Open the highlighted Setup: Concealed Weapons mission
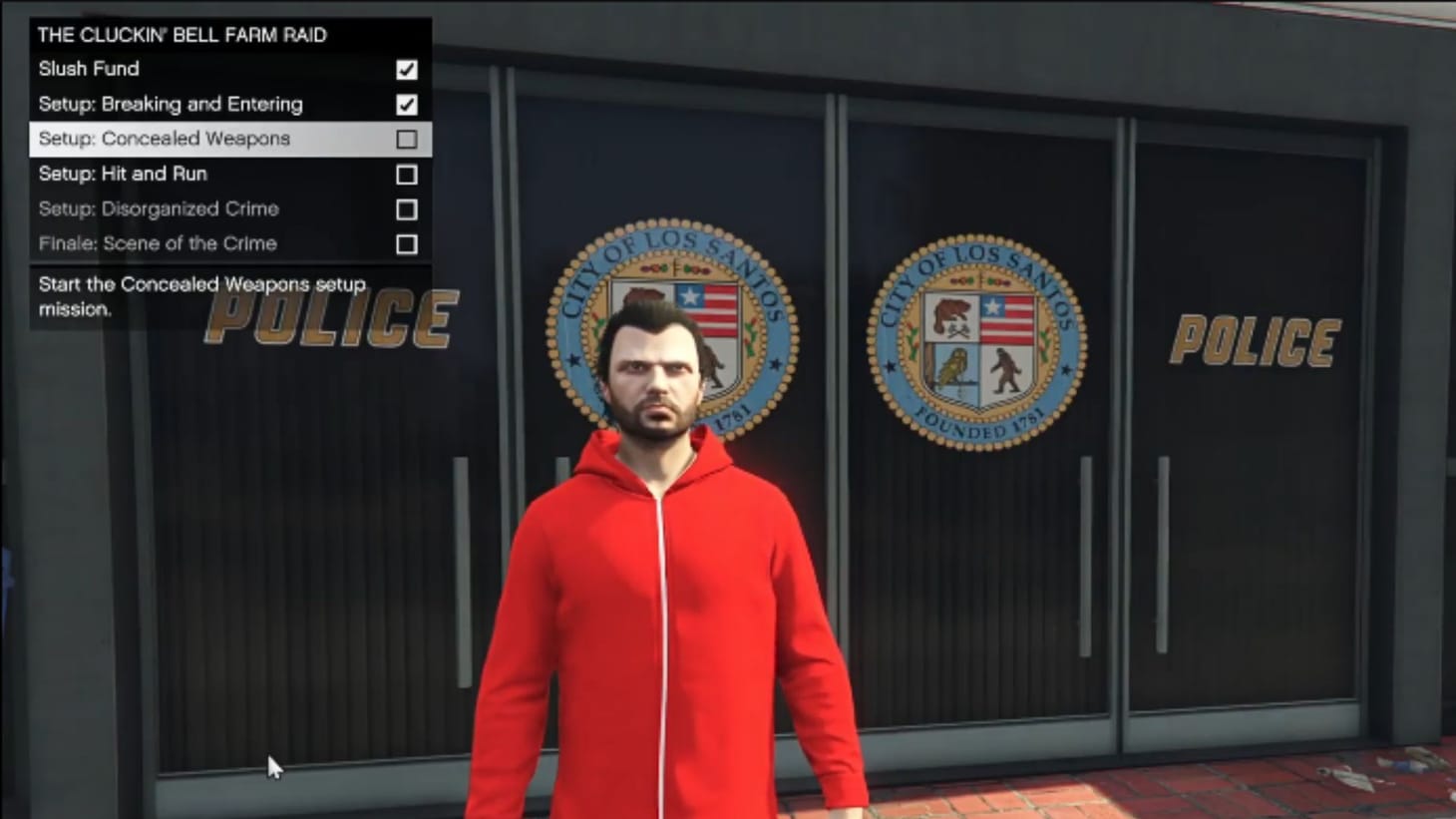 [163, 139]
